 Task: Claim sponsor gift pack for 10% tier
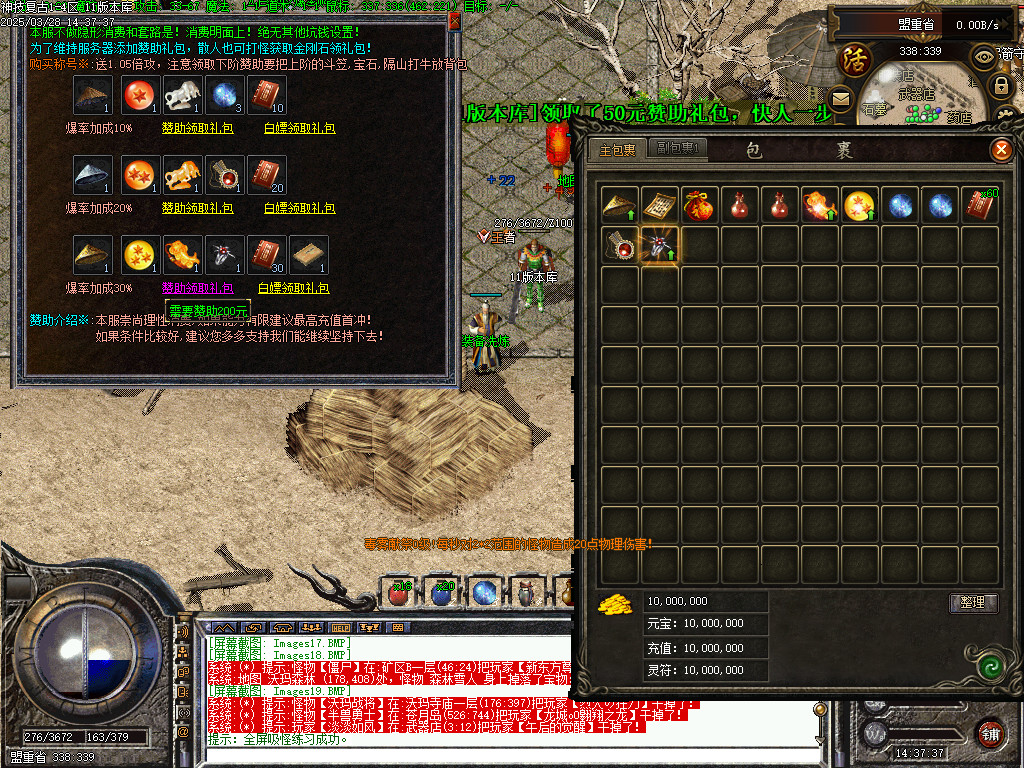pyautogui.click(x=197, y=128)
